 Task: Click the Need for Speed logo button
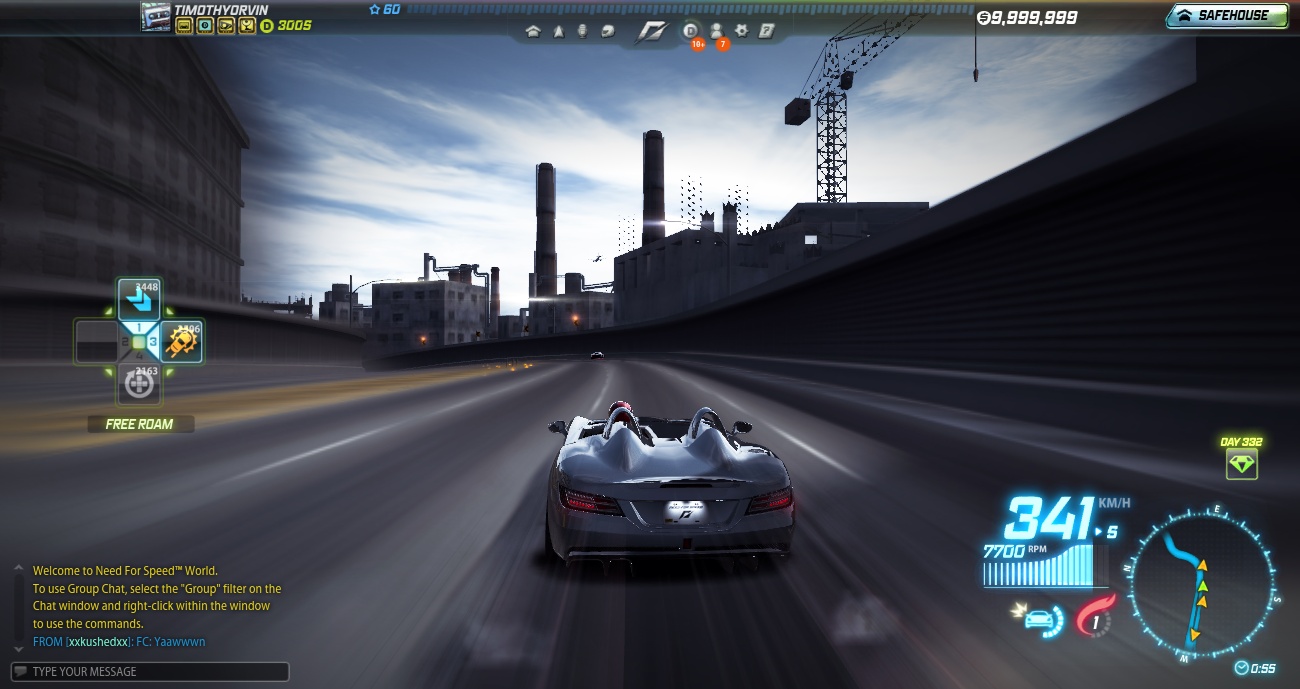point(651,32)
